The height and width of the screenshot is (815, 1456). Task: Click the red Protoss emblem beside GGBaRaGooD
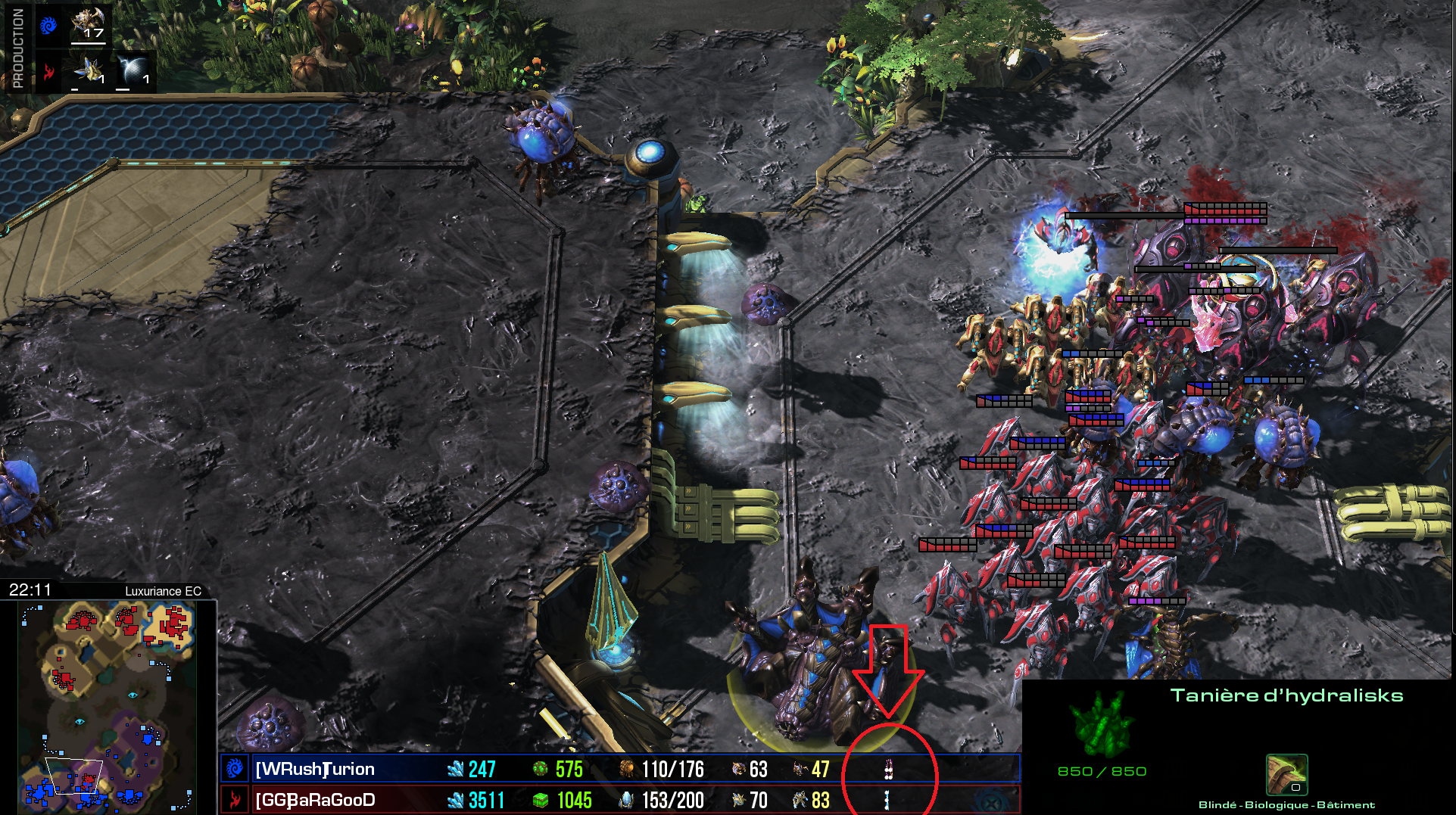point(235,800)
